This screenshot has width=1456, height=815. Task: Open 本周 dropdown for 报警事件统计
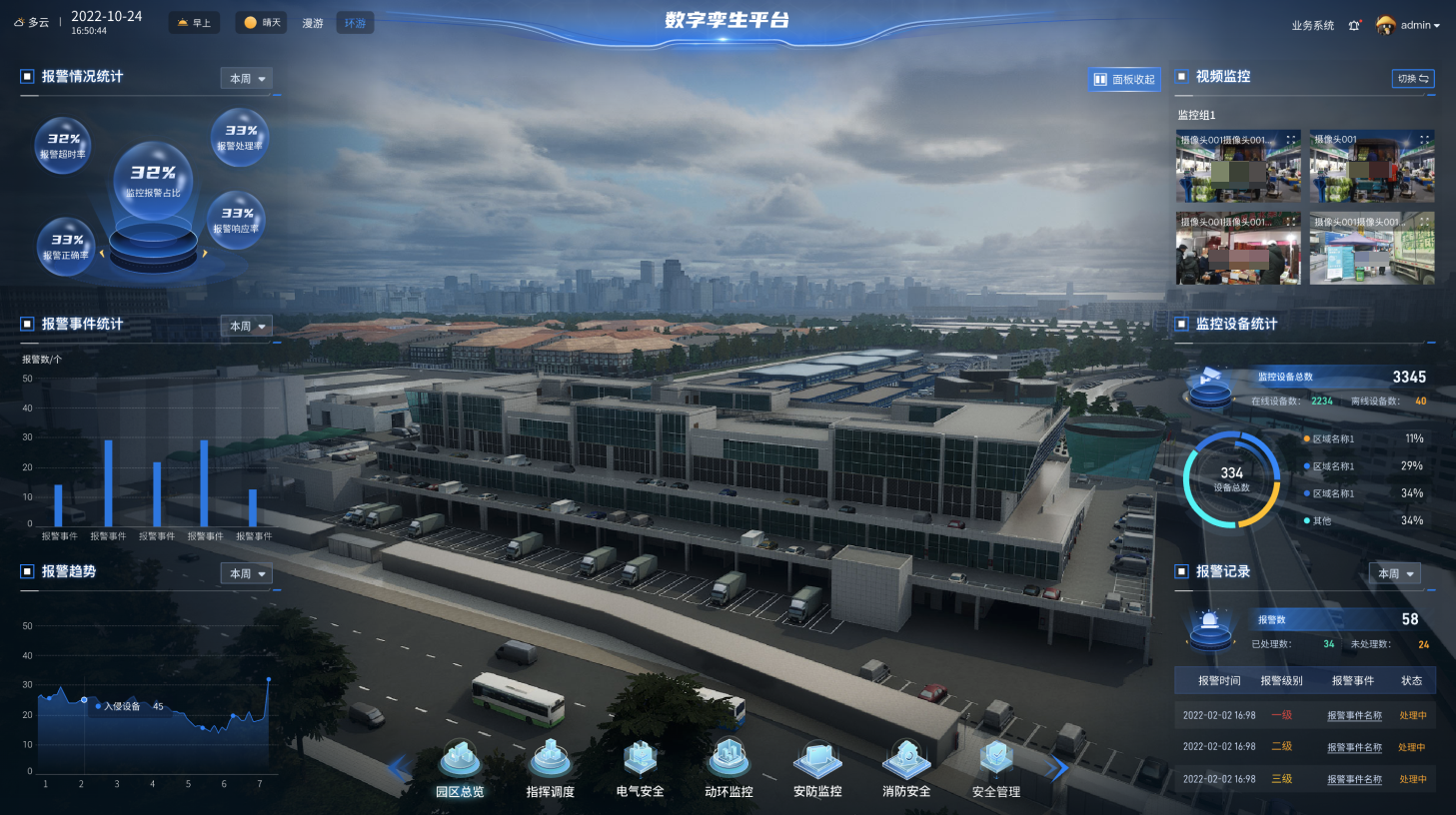pos(247,326)
